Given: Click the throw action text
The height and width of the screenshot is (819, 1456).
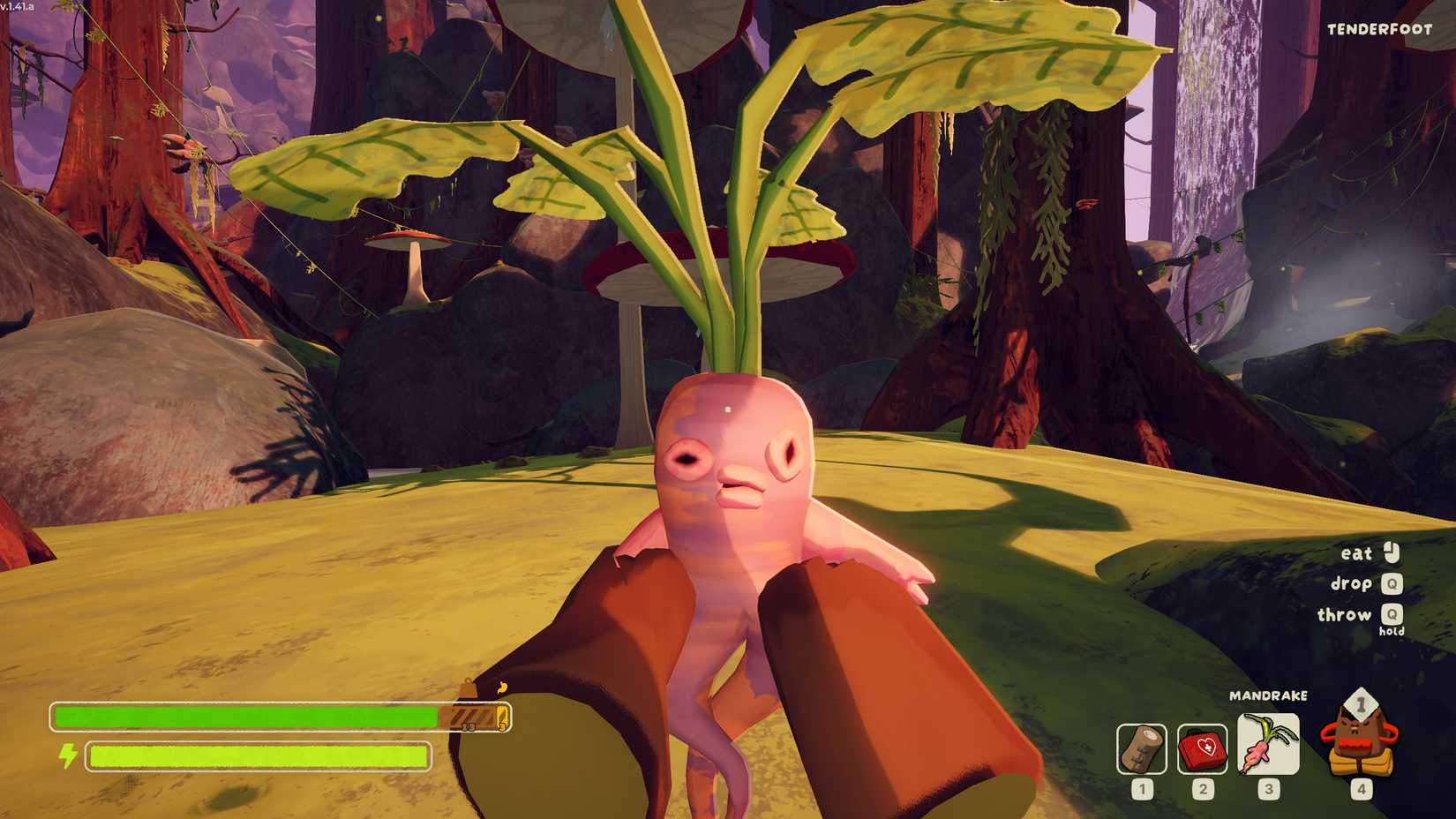Looking at the screenshot, I should [x=1345, y=615].
